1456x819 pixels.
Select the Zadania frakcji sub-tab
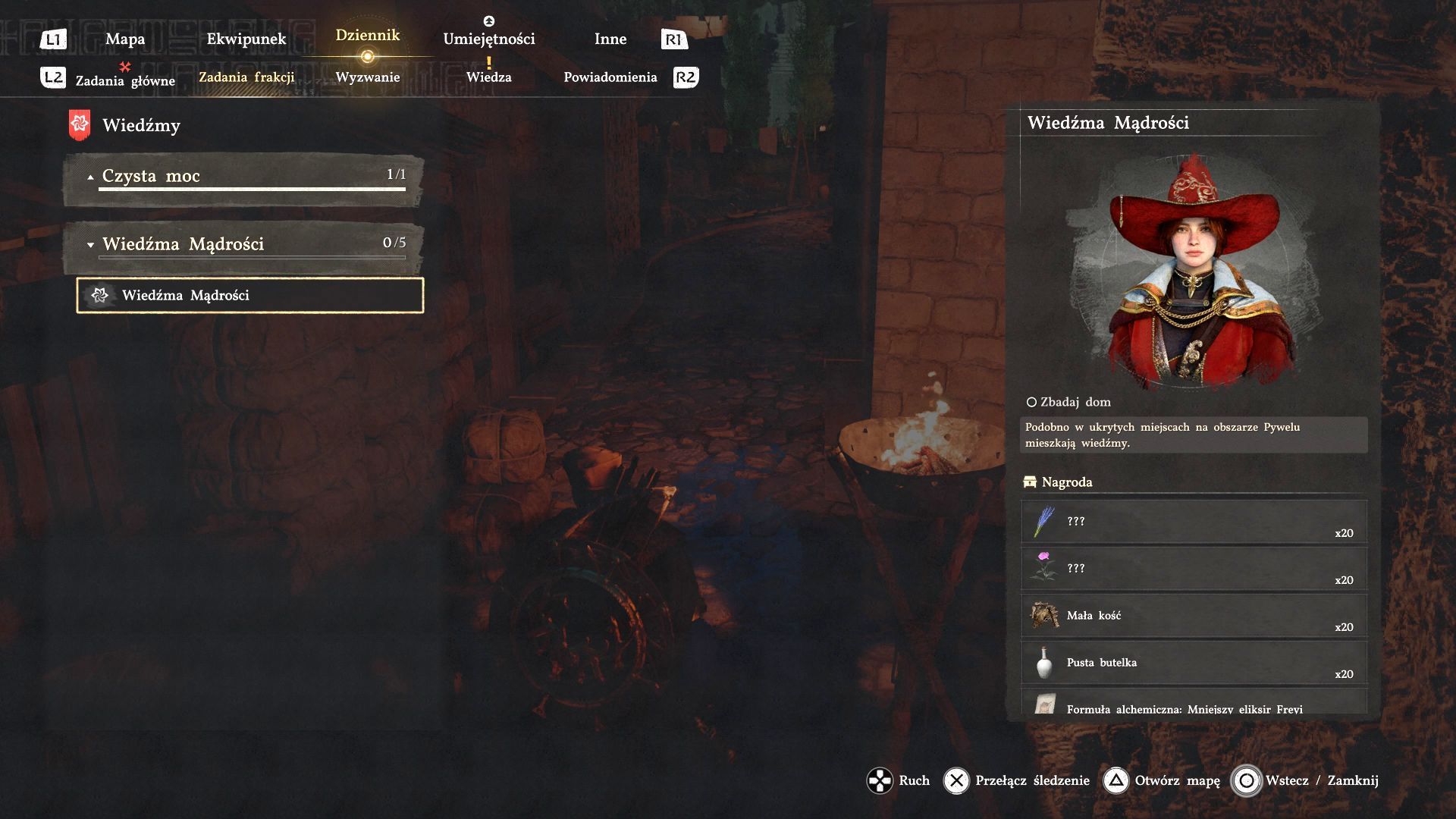pos(246,77)
